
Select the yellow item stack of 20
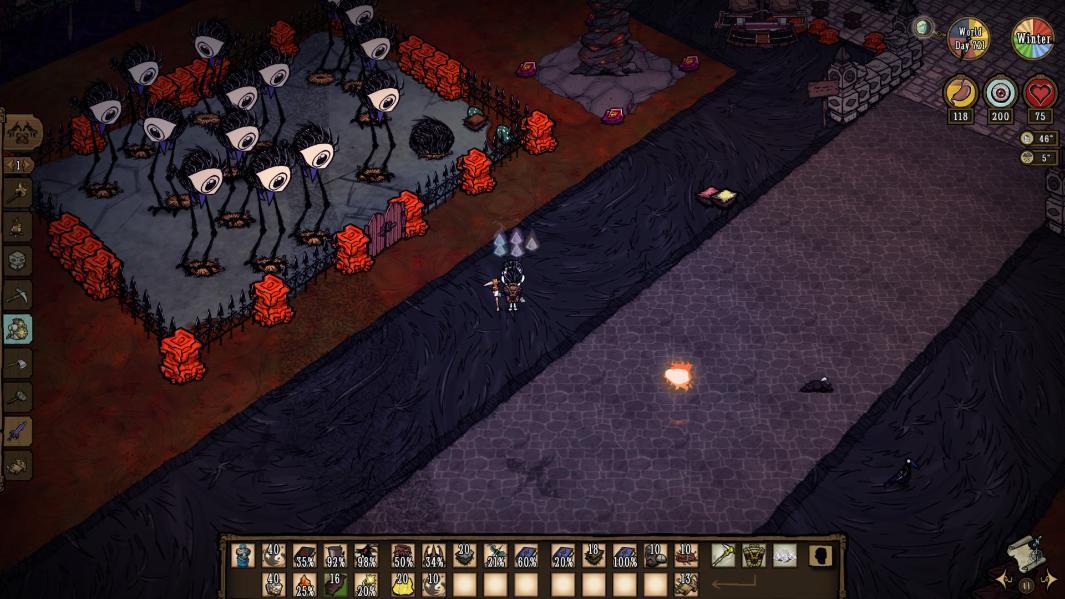[x=403, y=584]
